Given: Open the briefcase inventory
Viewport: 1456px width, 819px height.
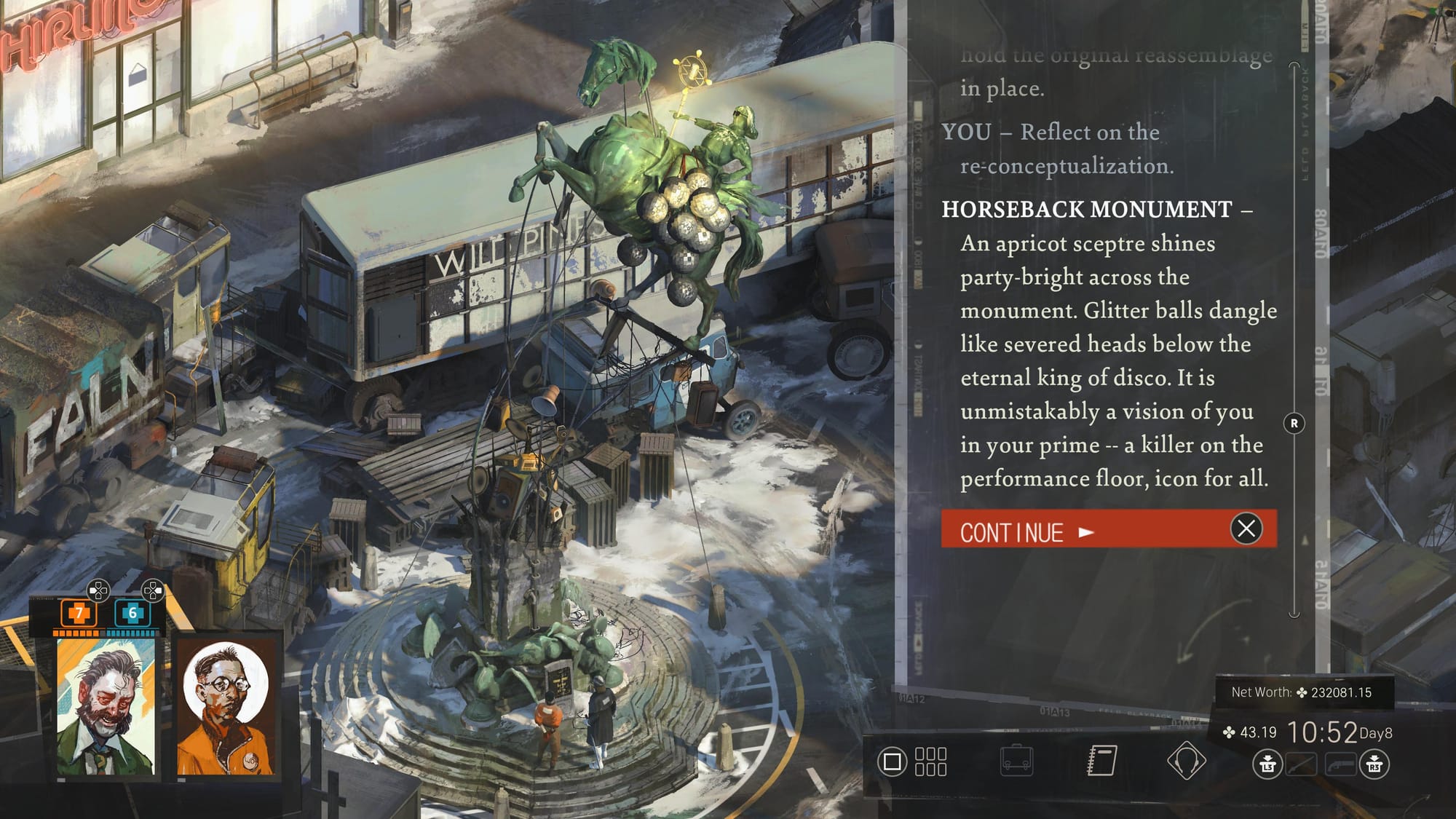Looking at the screenshot, I should point(1016,761).
